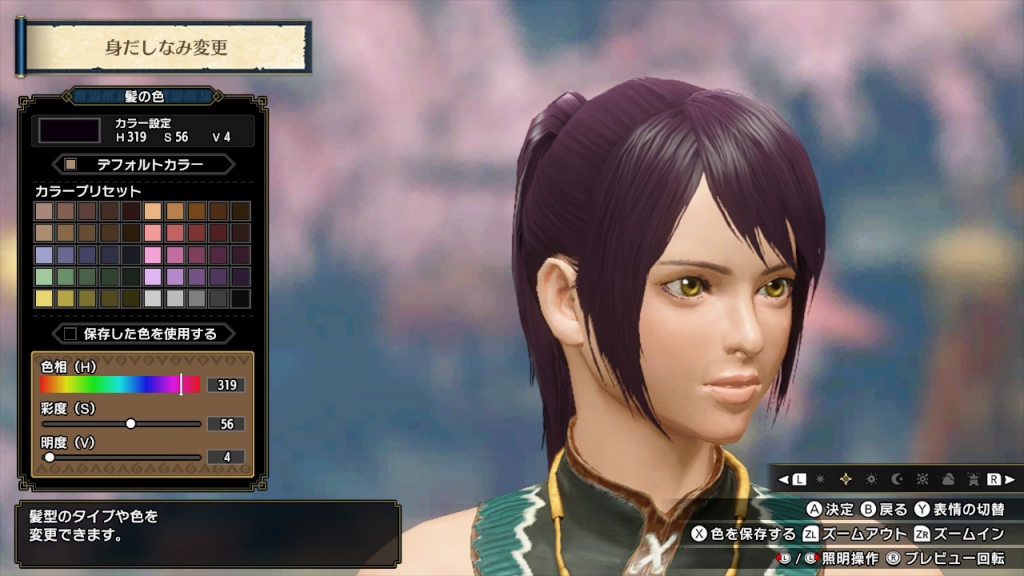Pick the bright yellow color preset
Viewport: 1024px width, 576px height.
[44, 298]
